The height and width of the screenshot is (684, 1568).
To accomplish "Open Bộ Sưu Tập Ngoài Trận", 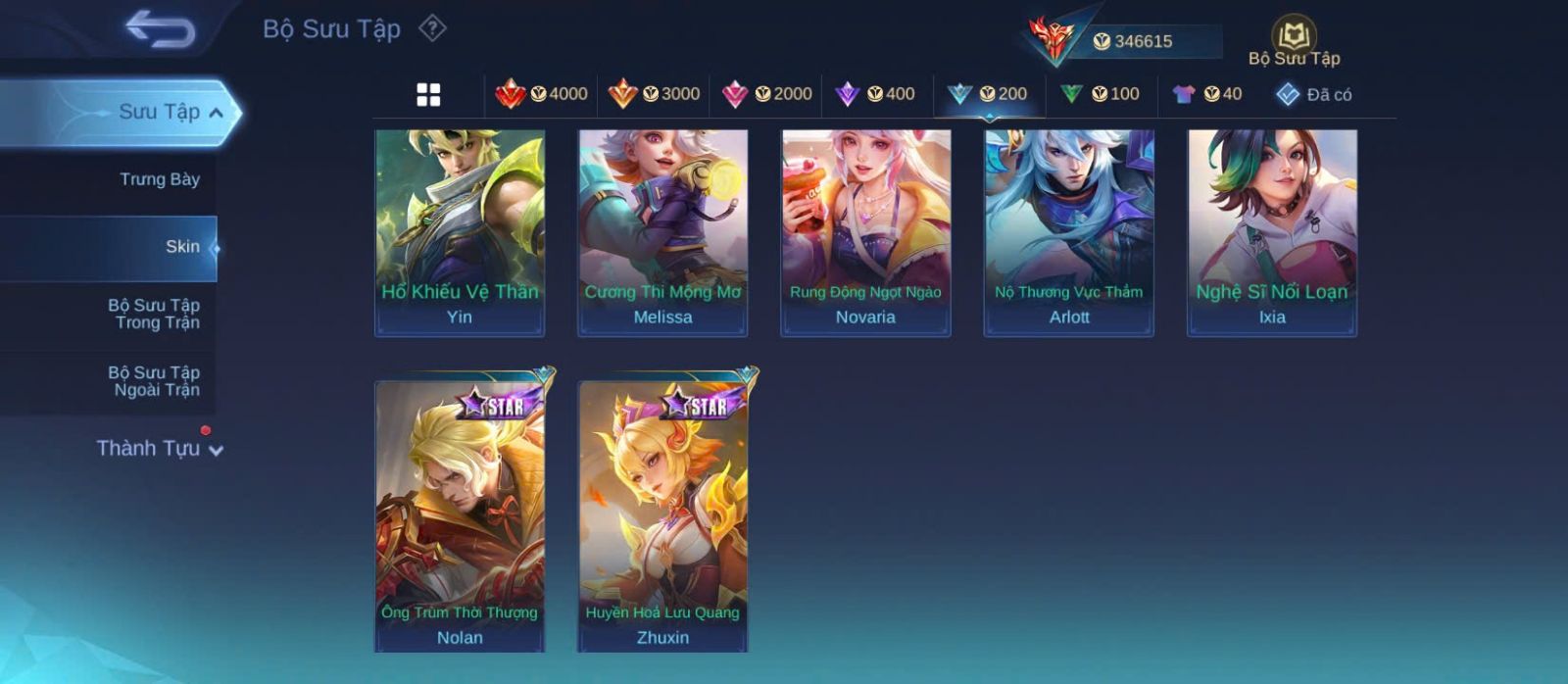I will 154,381.
